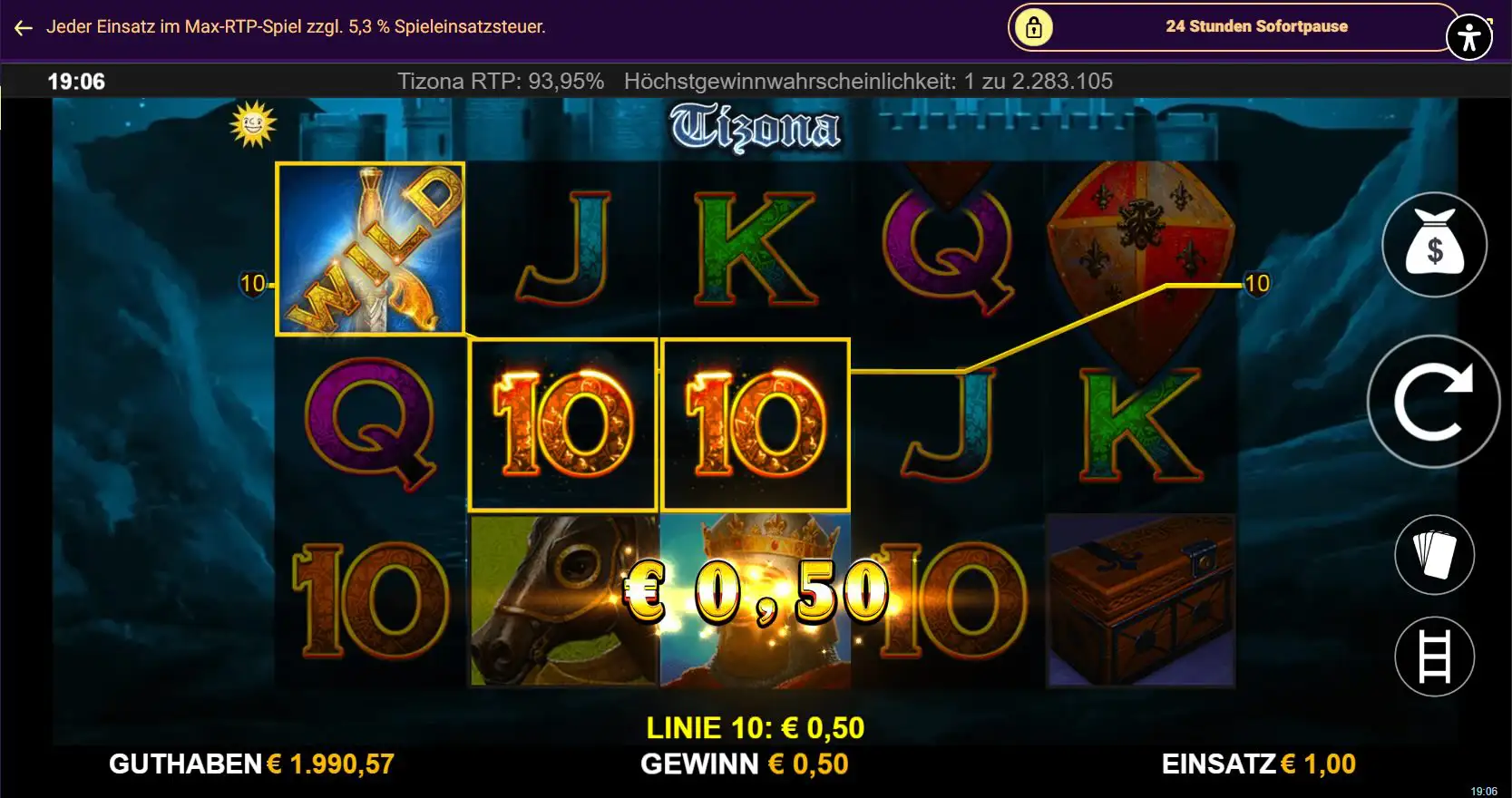
Task: Spin the reels with the circular arrow icon
Action: click(1433, 403)
